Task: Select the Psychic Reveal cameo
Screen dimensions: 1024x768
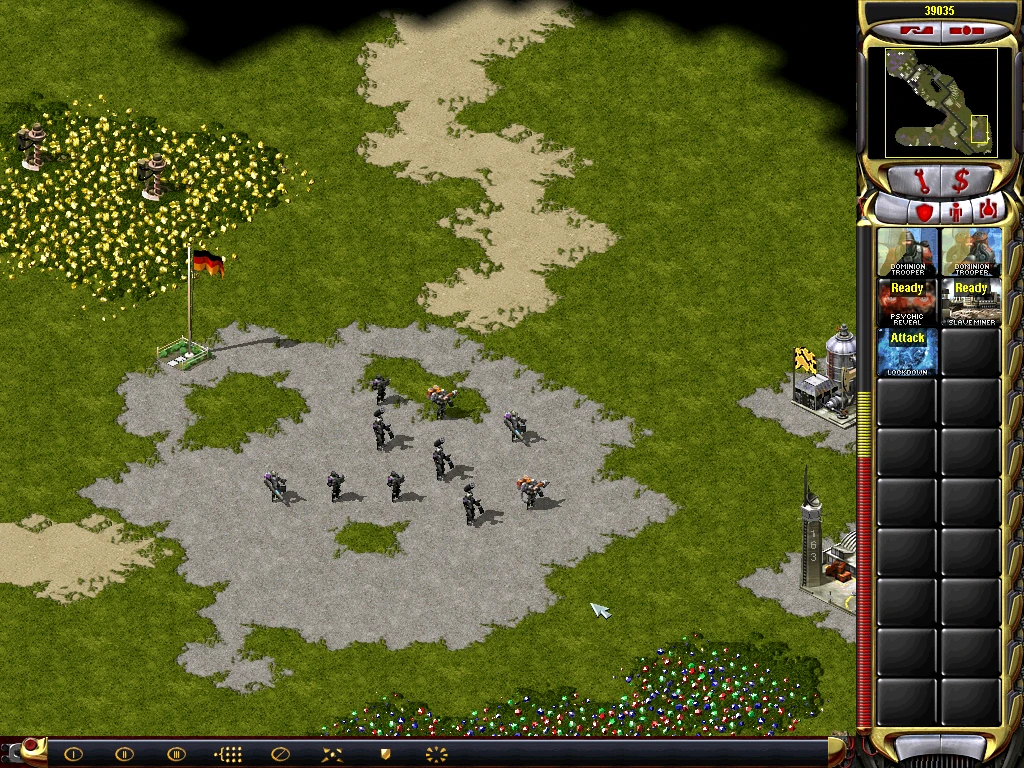Action: (x=908, y=302)
